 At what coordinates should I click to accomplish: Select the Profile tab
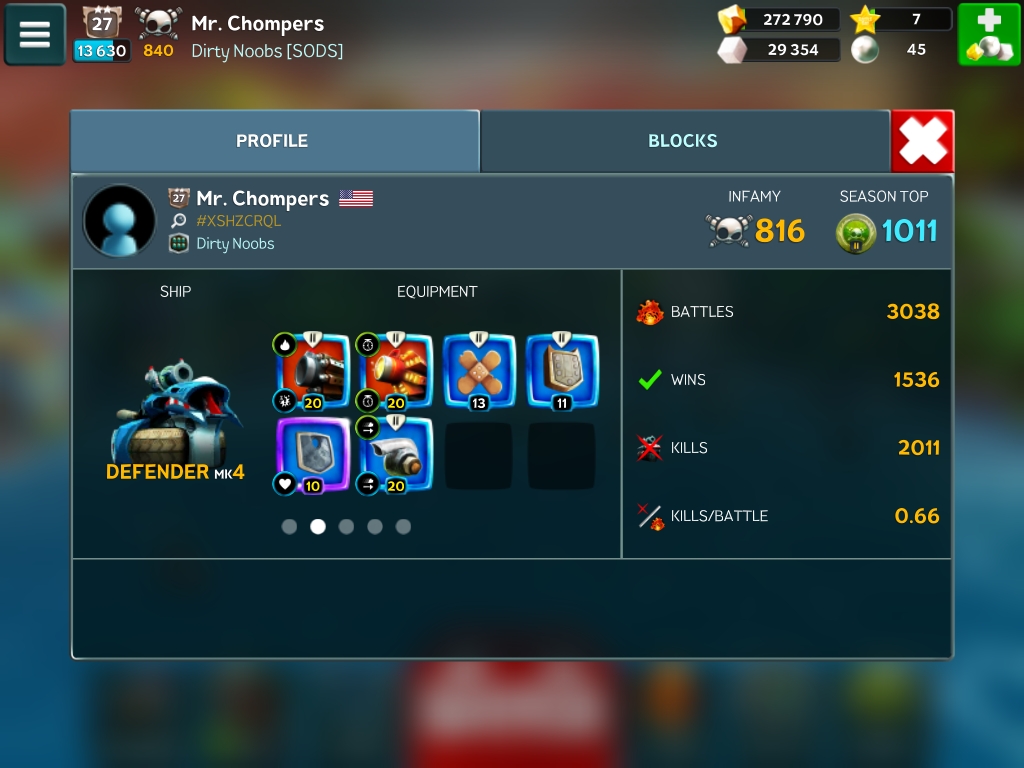(272, 141)
